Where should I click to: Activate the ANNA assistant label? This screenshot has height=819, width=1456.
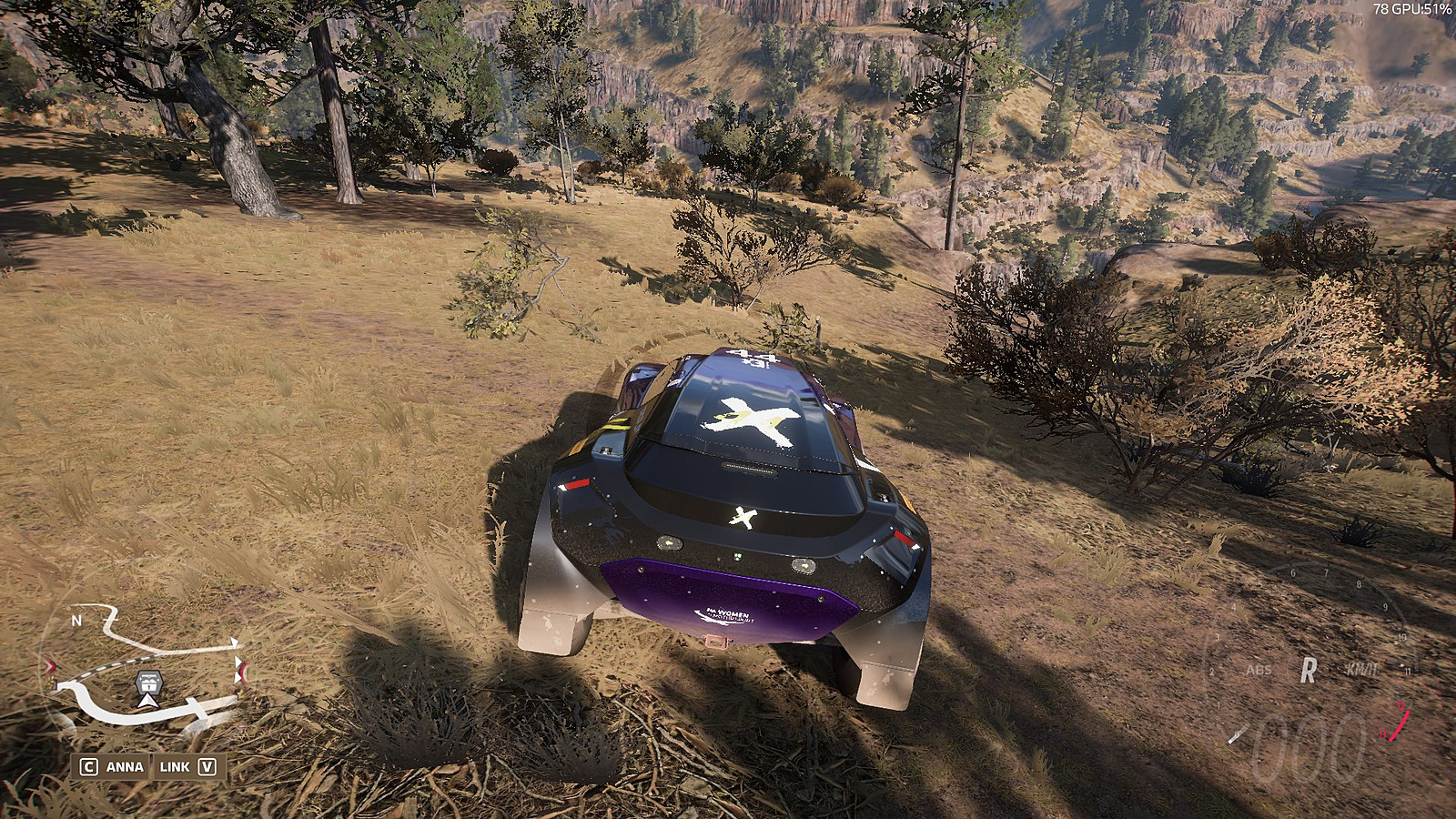125,766
